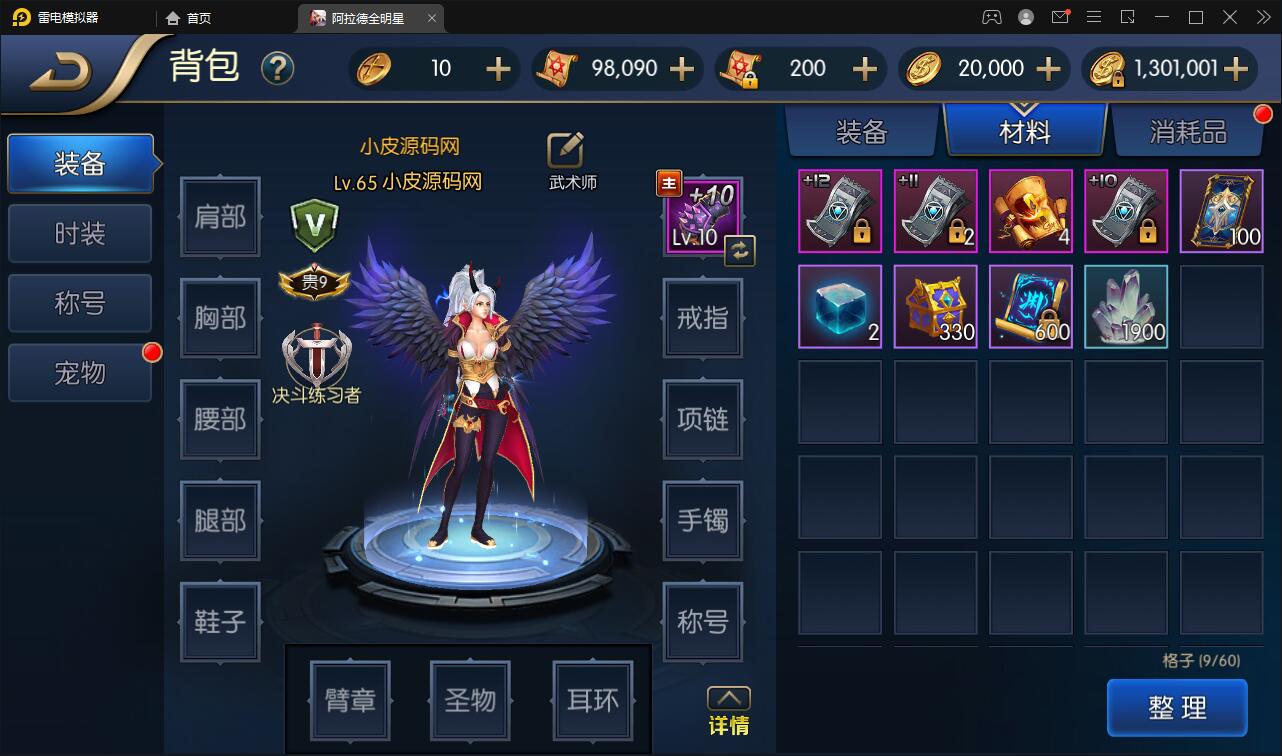Select the blue cube material with count 2

point(840,306)
